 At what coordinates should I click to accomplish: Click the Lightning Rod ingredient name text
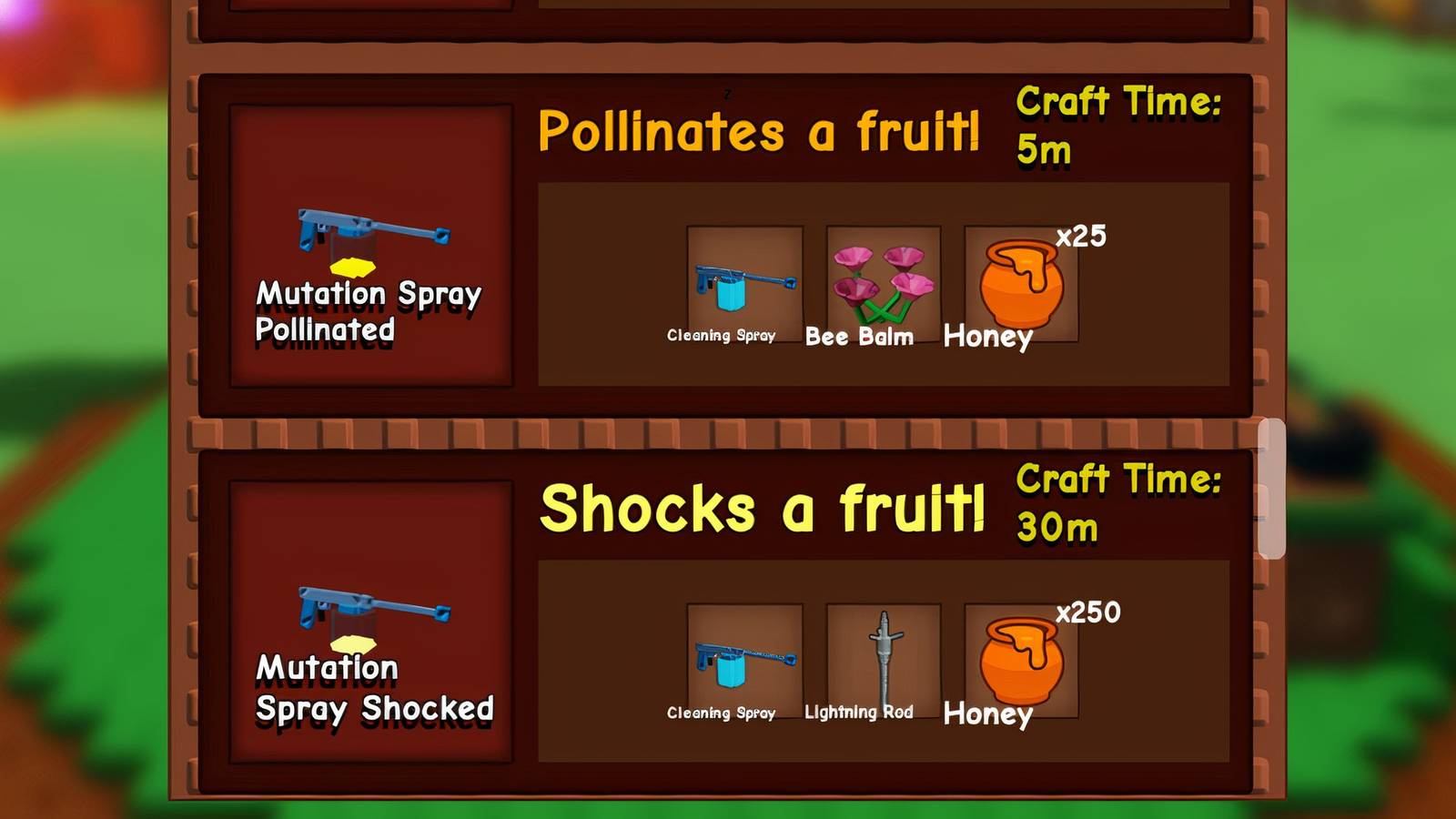tap(862, 713)
